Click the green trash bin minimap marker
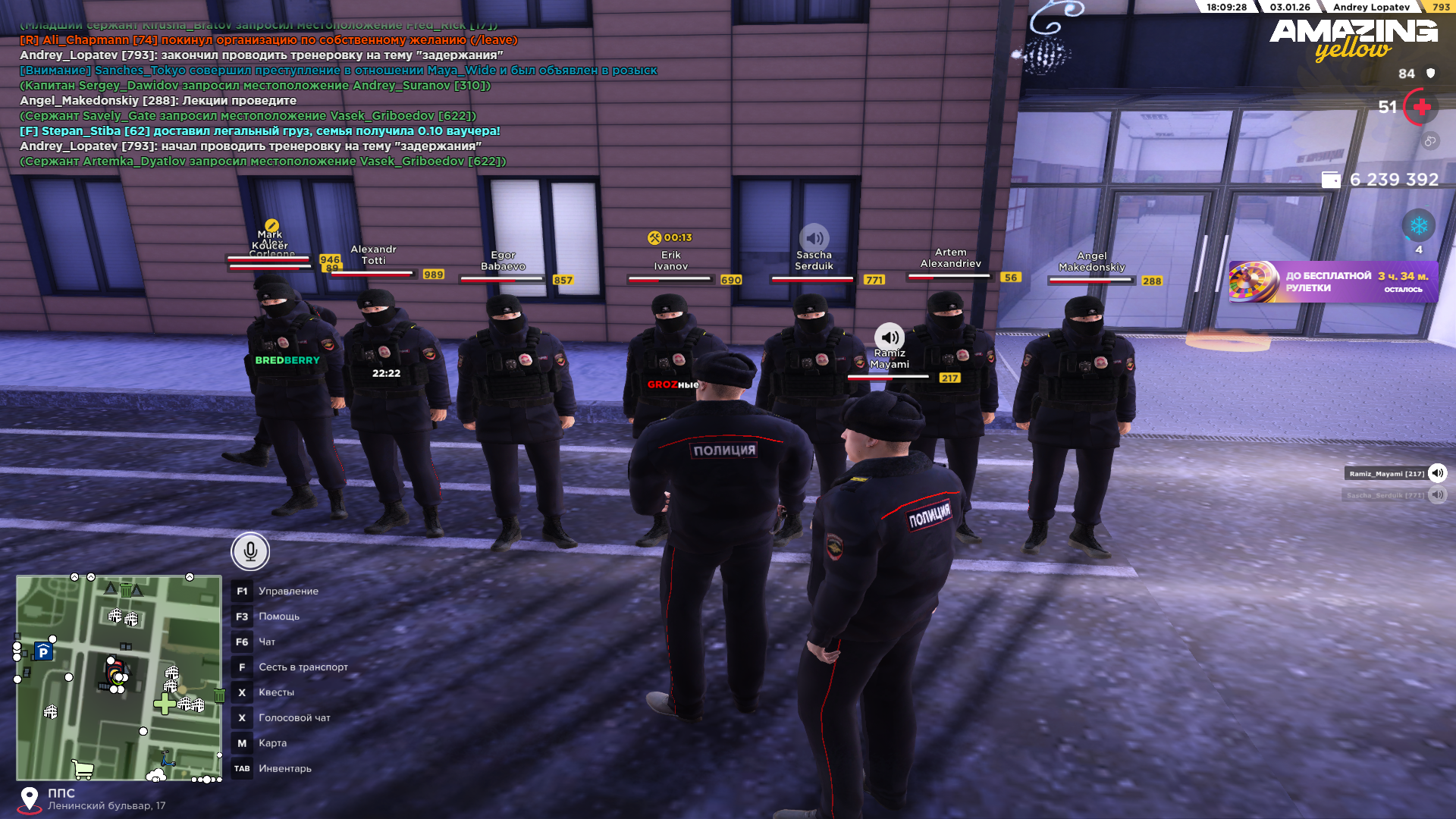Image resolution: width=1456 pixels, height=819 pixels. [219, 695]
